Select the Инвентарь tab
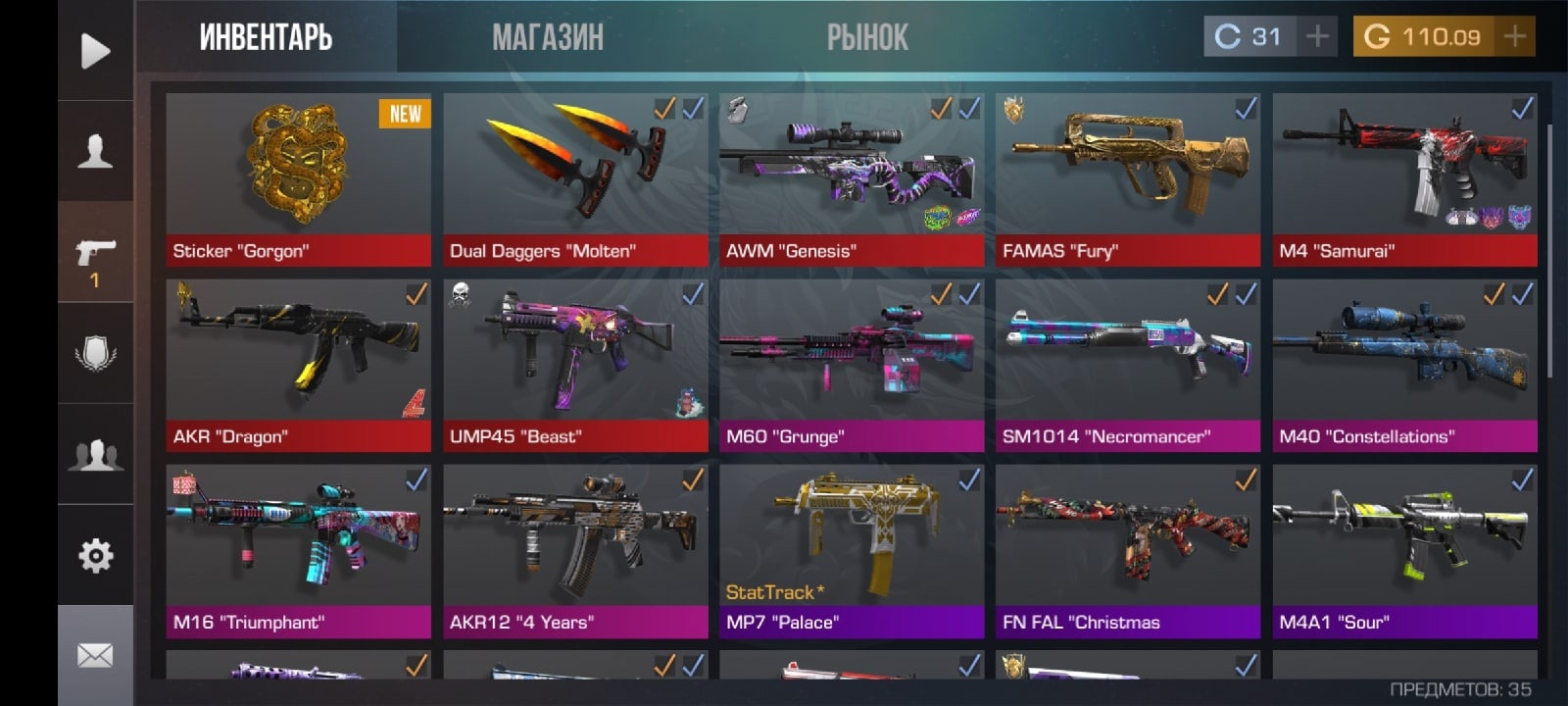This screenshot has height=706, width=1568. [266, 37]
